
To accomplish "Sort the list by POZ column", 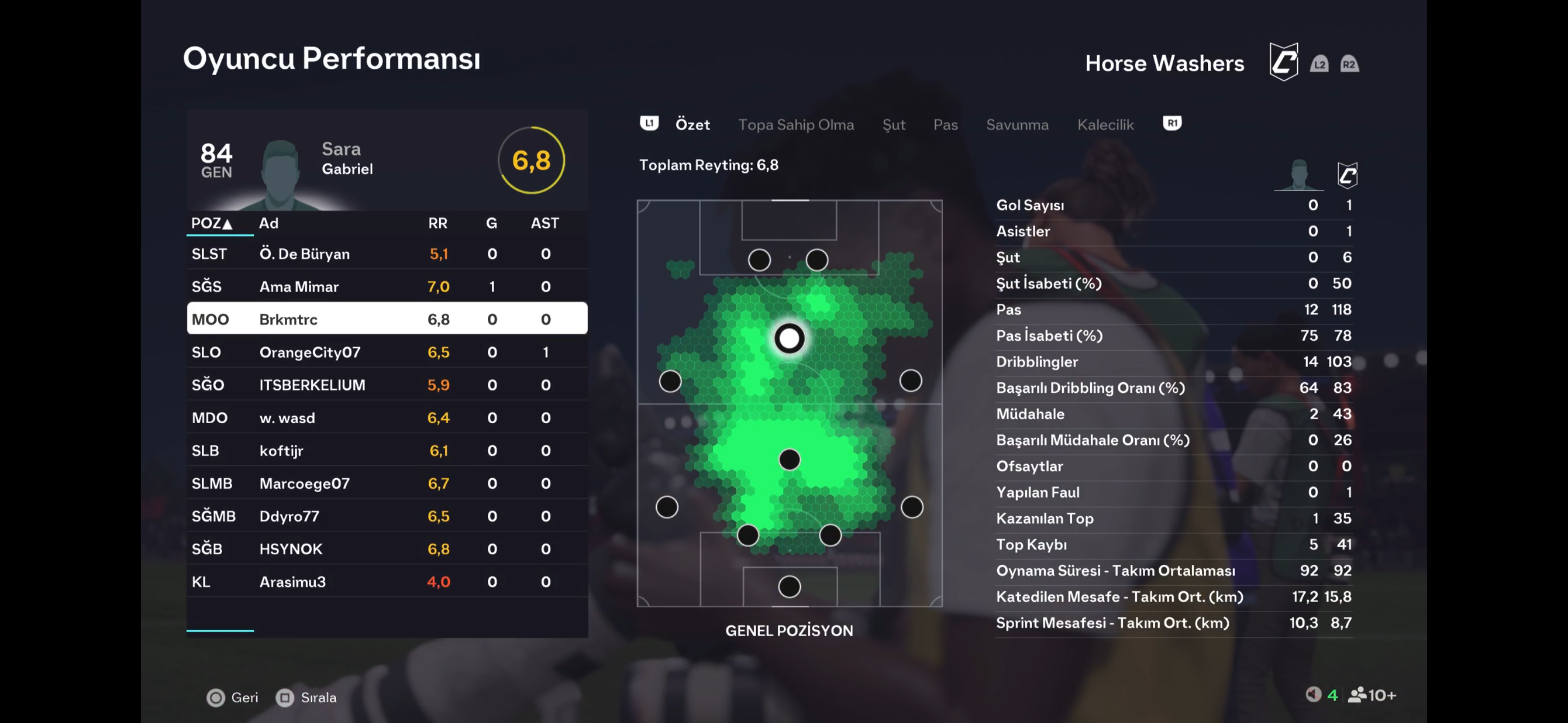I will (211, 224).
